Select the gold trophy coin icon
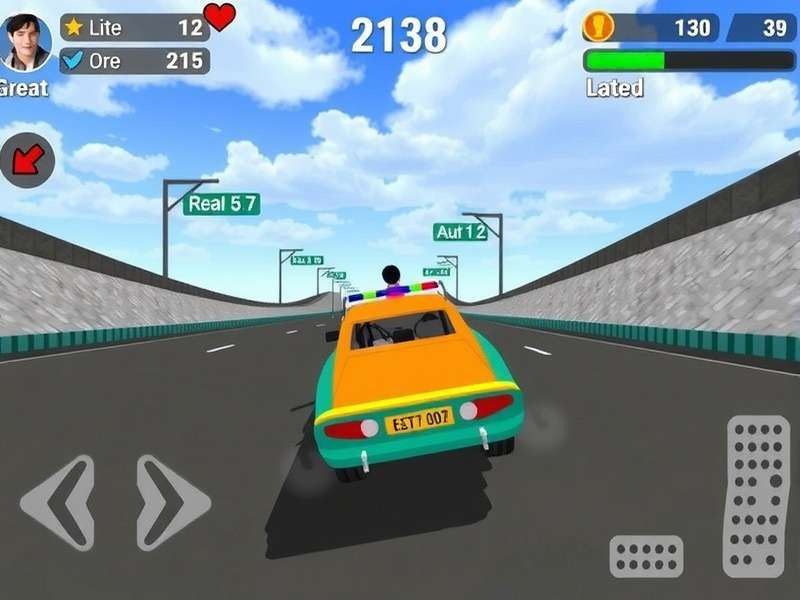This screenshot has height=600, width=800. [598, 26]
